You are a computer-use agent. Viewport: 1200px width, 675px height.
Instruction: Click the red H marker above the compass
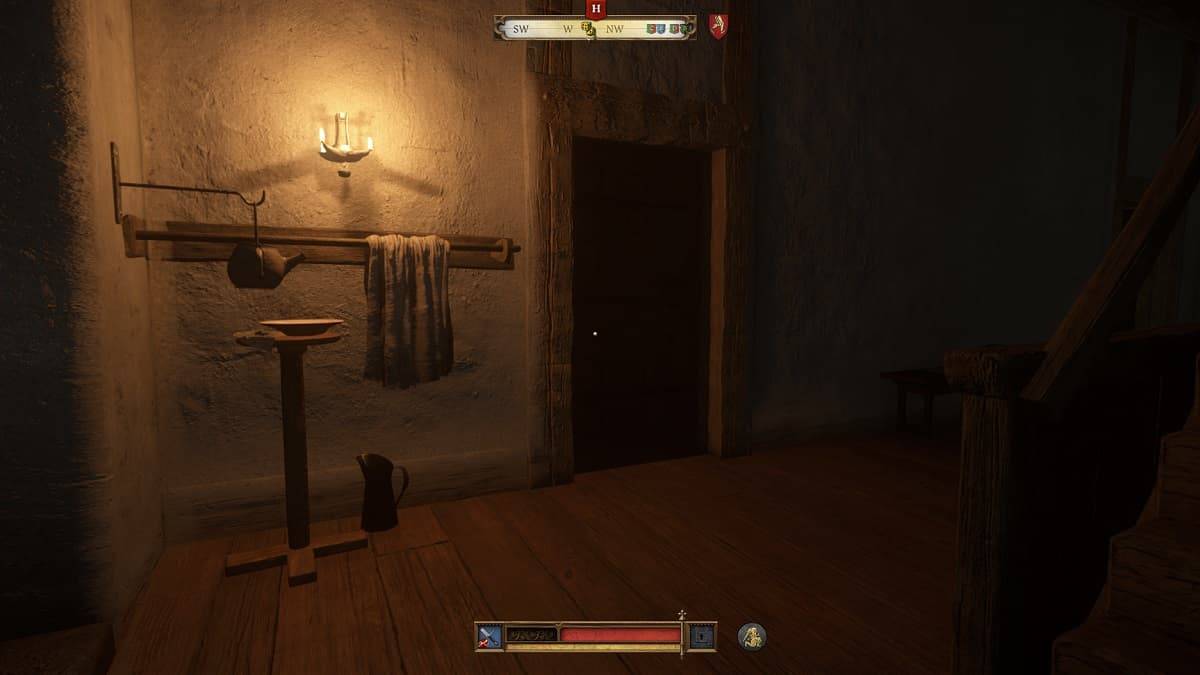pyautogui.click(x=596, y=9)
